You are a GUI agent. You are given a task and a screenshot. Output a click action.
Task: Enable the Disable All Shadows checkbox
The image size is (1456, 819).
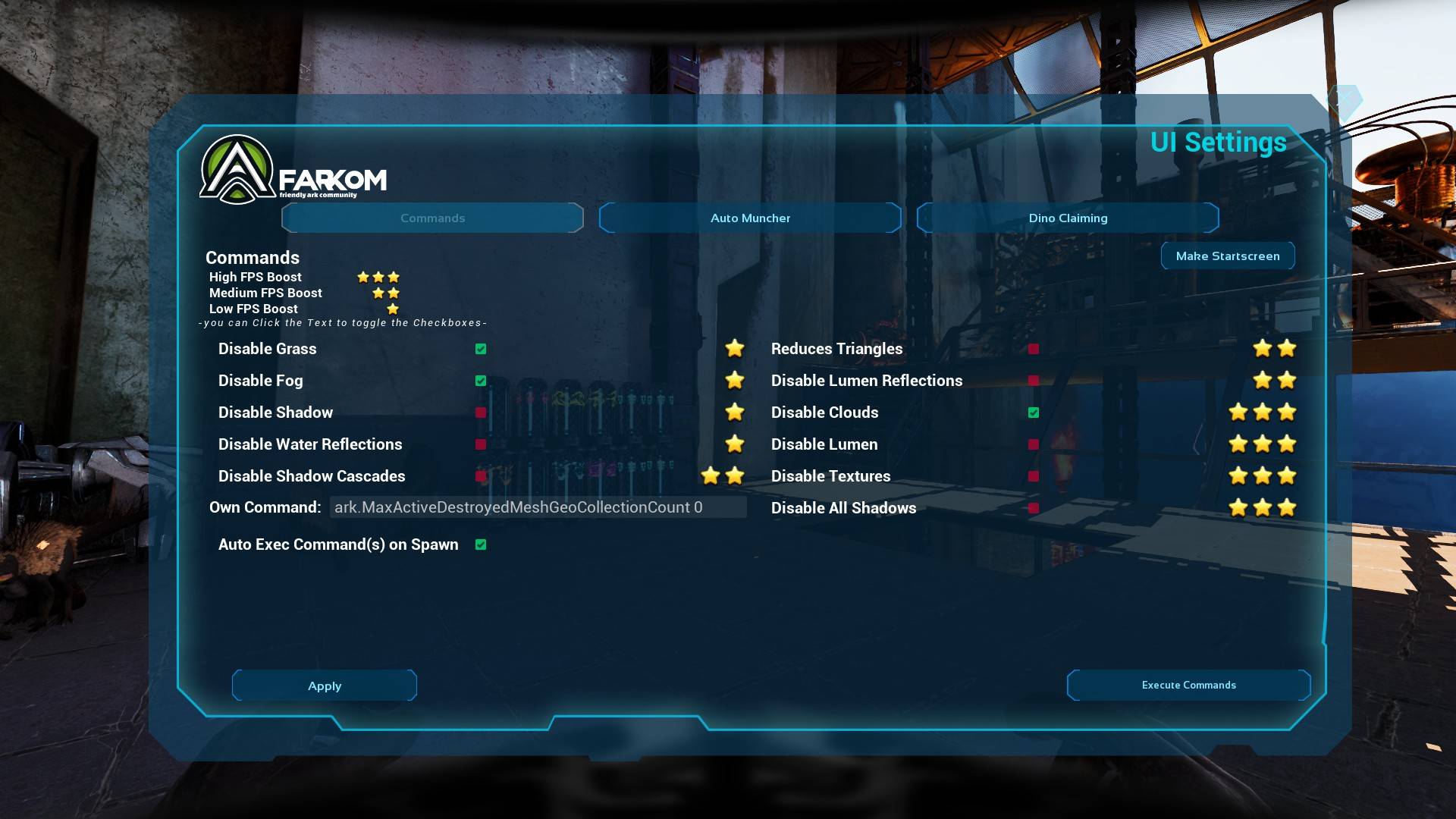click(1034, 508)
